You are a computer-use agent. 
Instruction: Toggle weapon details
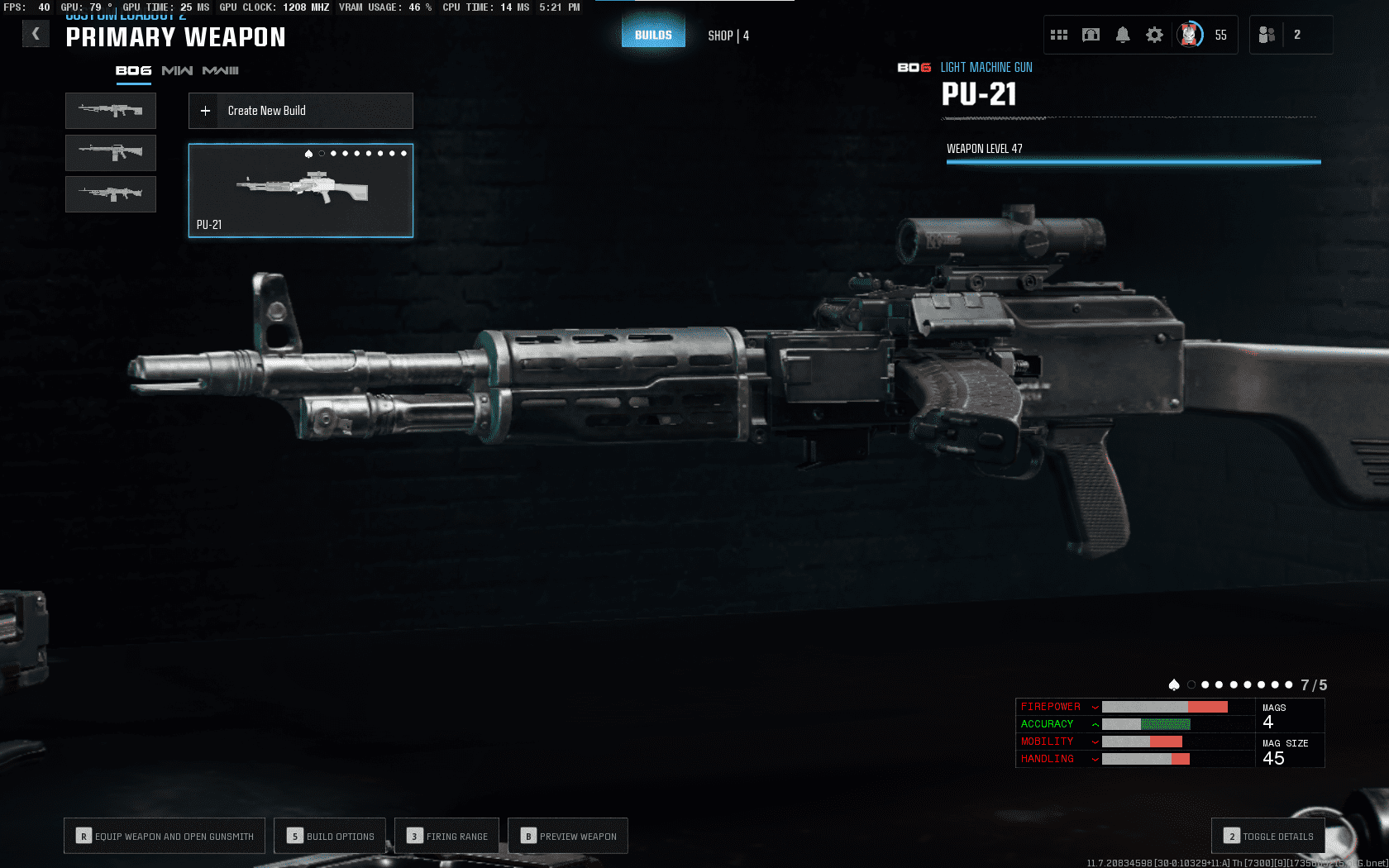click(1268, 836)
